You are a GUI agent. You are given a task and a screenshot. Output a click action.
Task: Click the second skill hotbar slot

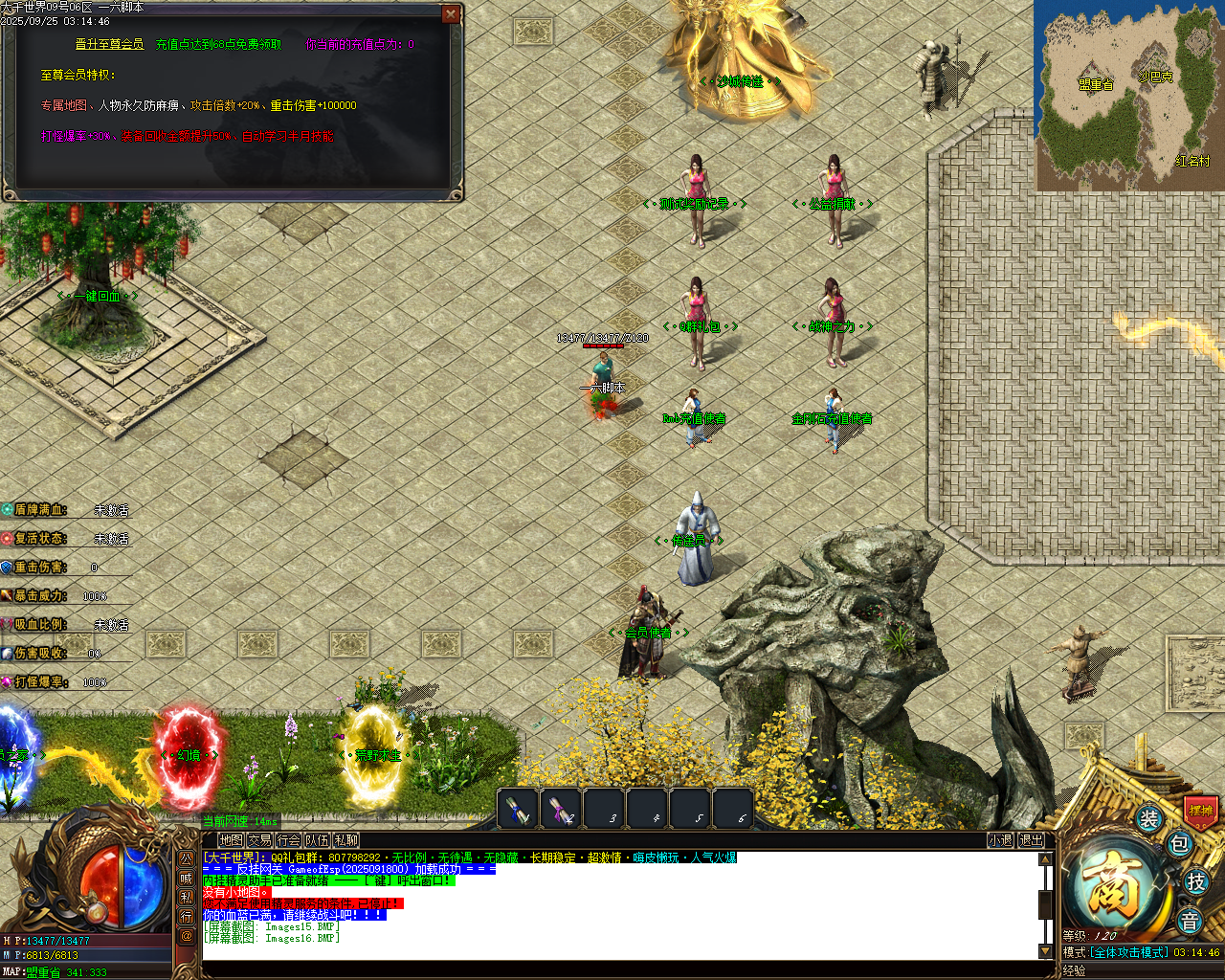click(562, 810)
